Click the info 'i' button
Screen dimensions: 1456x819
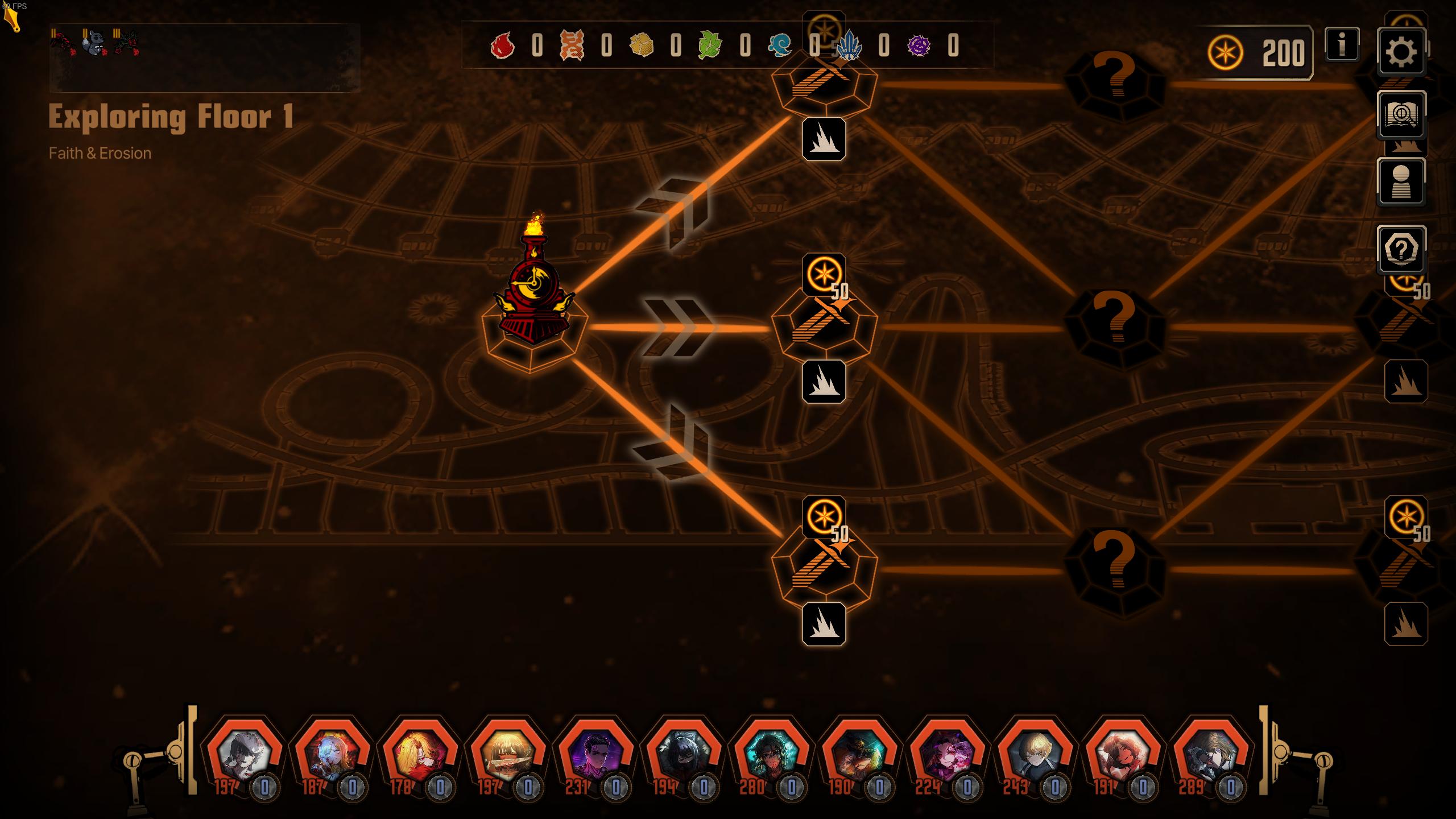[1342, 44]
